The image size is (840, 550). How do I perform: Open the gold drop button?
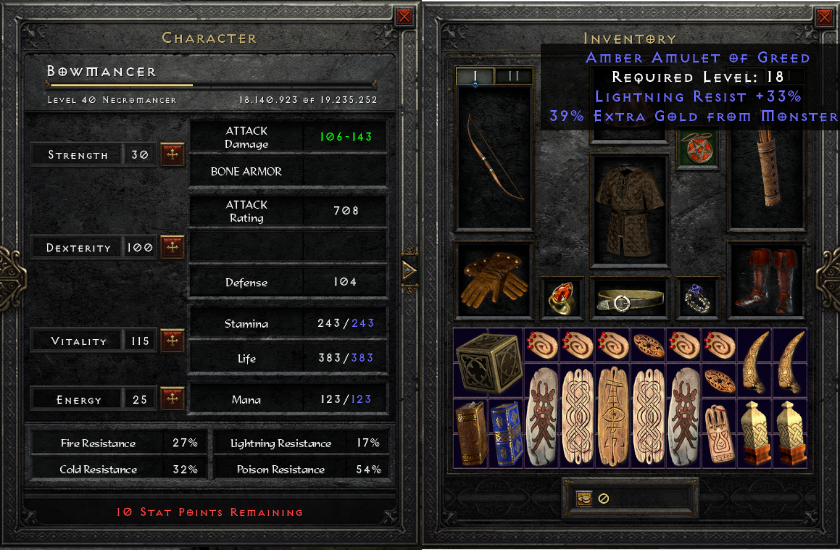pos(584,498)
